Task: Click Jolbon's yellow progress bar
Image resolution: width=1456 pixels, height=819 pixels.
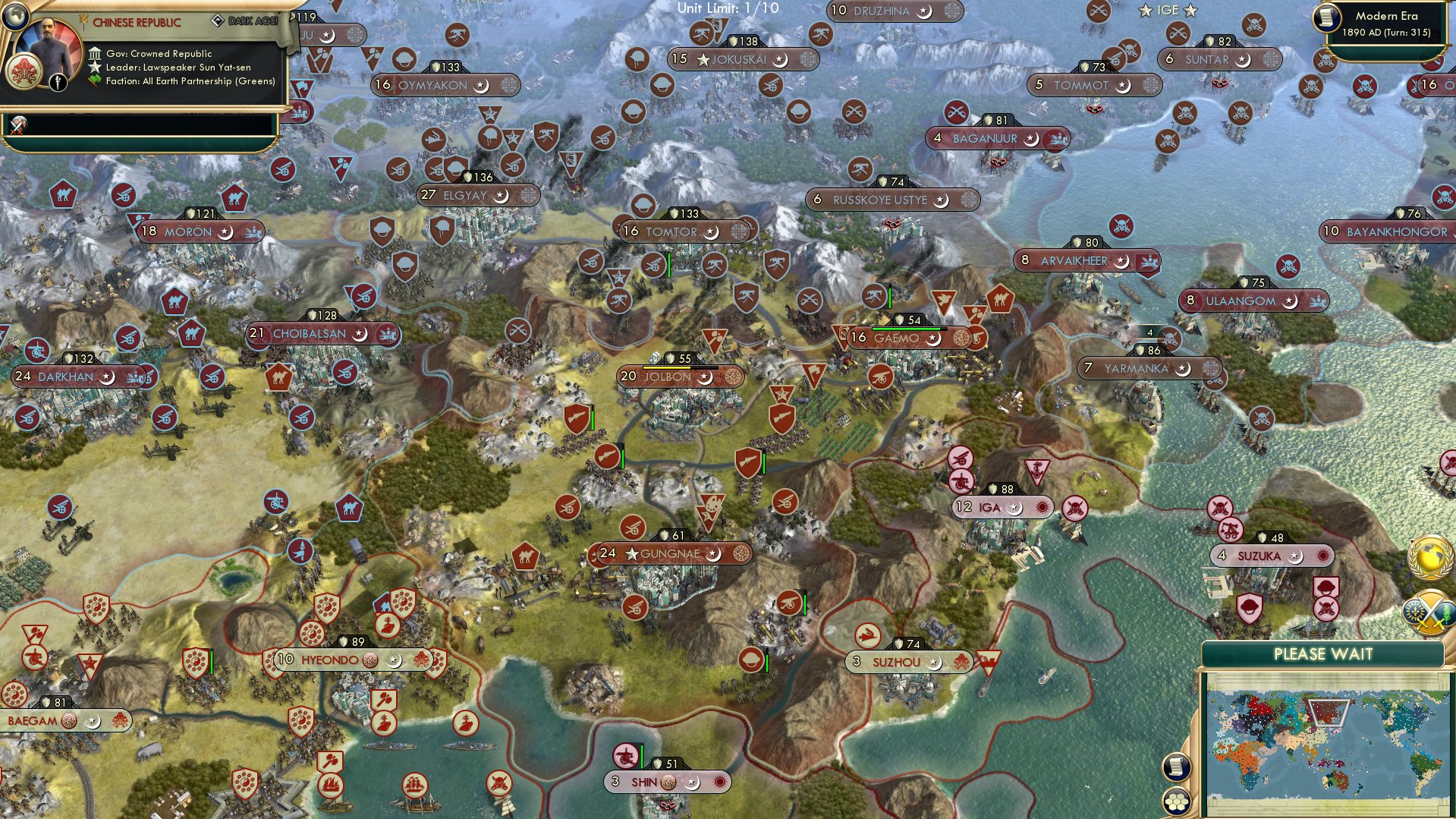Action: tap(666, 367)
